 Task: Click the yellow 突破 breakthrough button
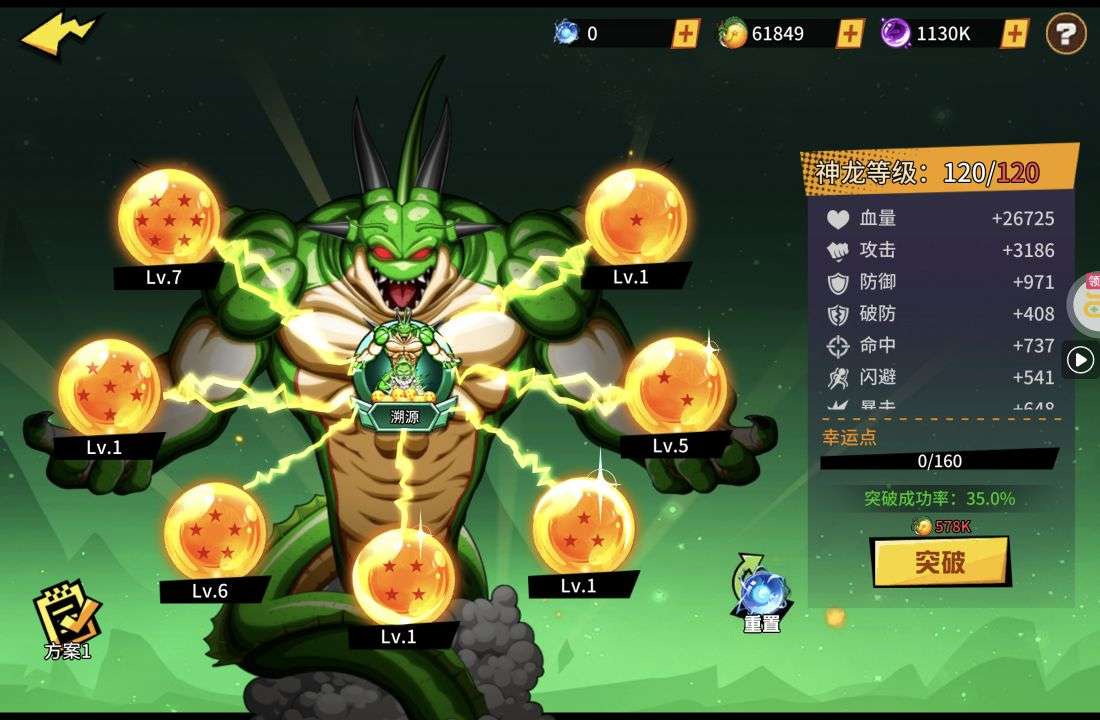[x=940, y=562]
